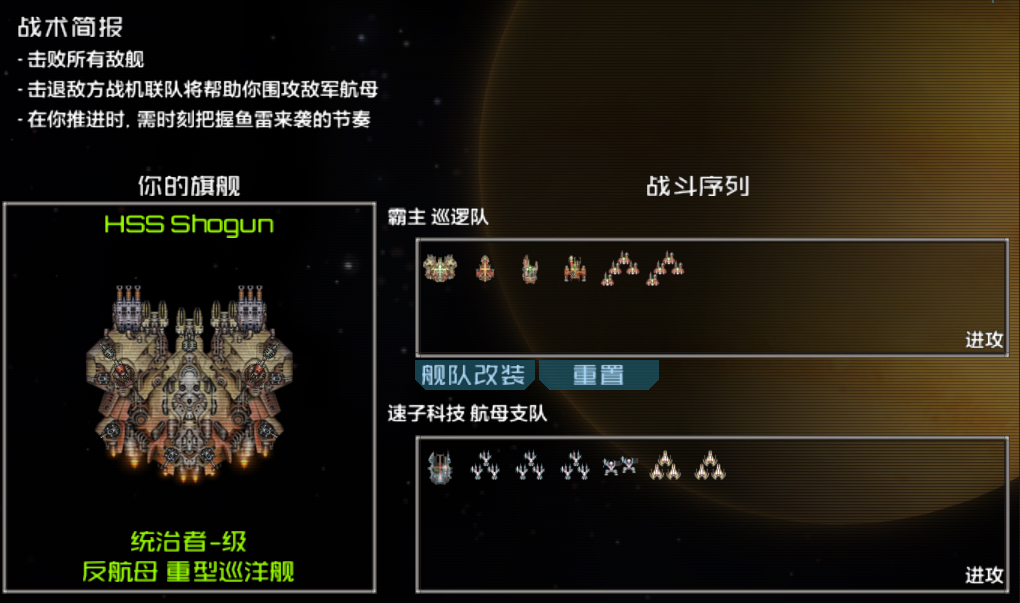Choose the carrier ship icon in 速子科技 航母支队
This screenshot has width=1020, height=603.
tap(439, 467)
